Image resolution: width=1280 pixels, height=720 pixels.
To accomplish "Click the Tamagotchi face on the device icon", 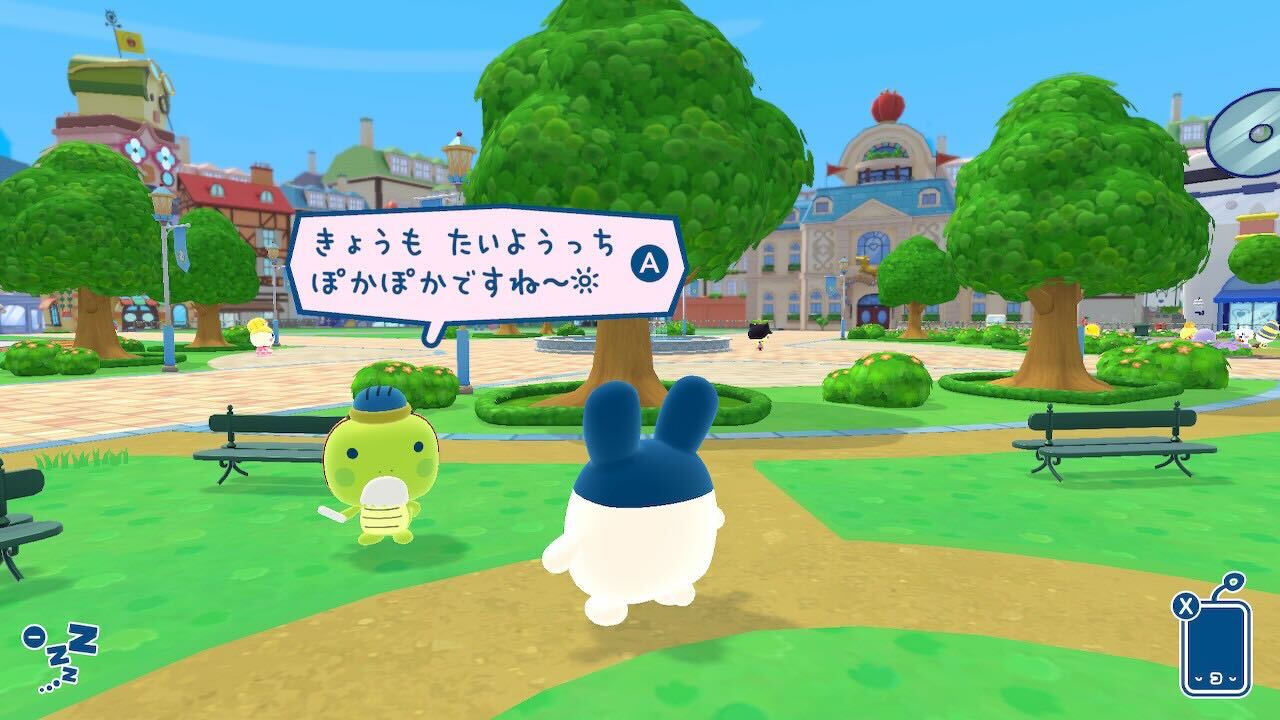I will click(x=1216, y=678).
